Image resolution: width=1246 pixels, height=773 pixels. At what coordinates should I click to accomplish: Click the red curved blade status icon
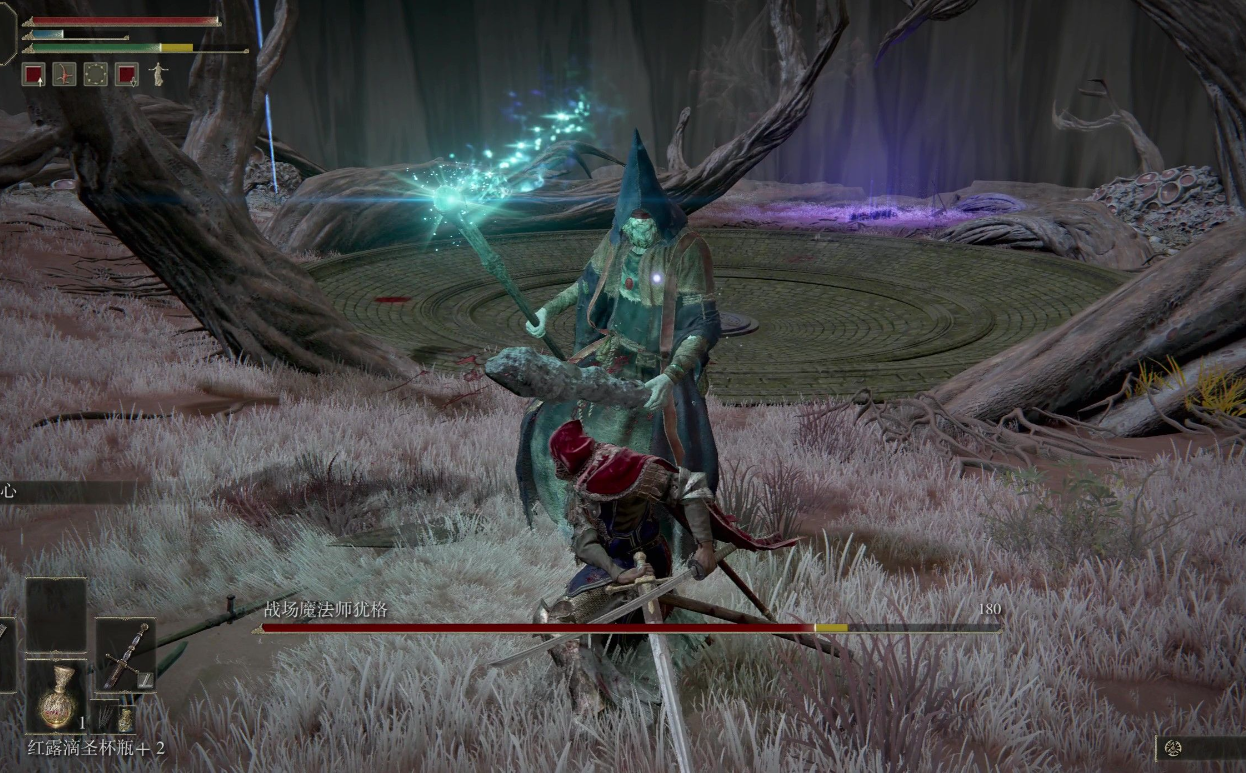coord(64,74)
